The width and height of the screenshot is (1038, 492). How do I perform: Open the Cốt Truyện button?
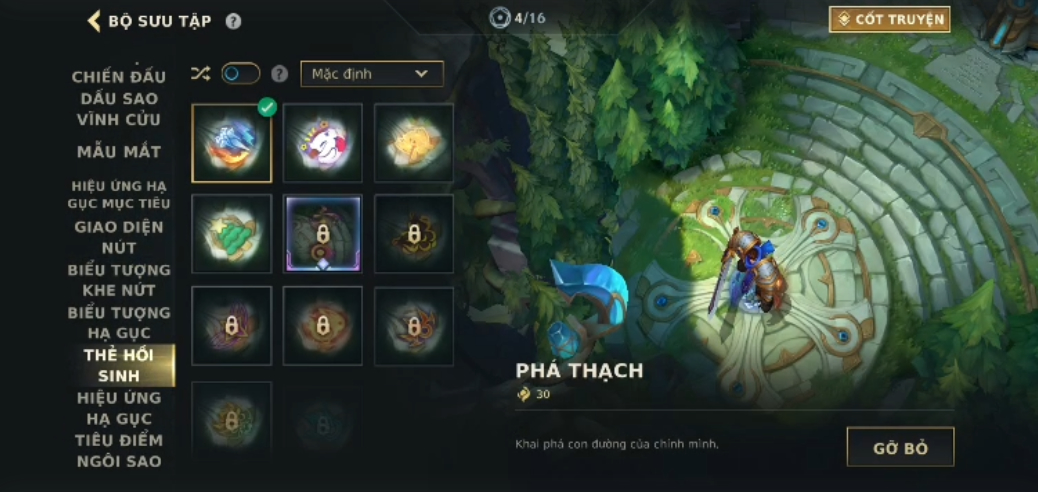[889, 19]
